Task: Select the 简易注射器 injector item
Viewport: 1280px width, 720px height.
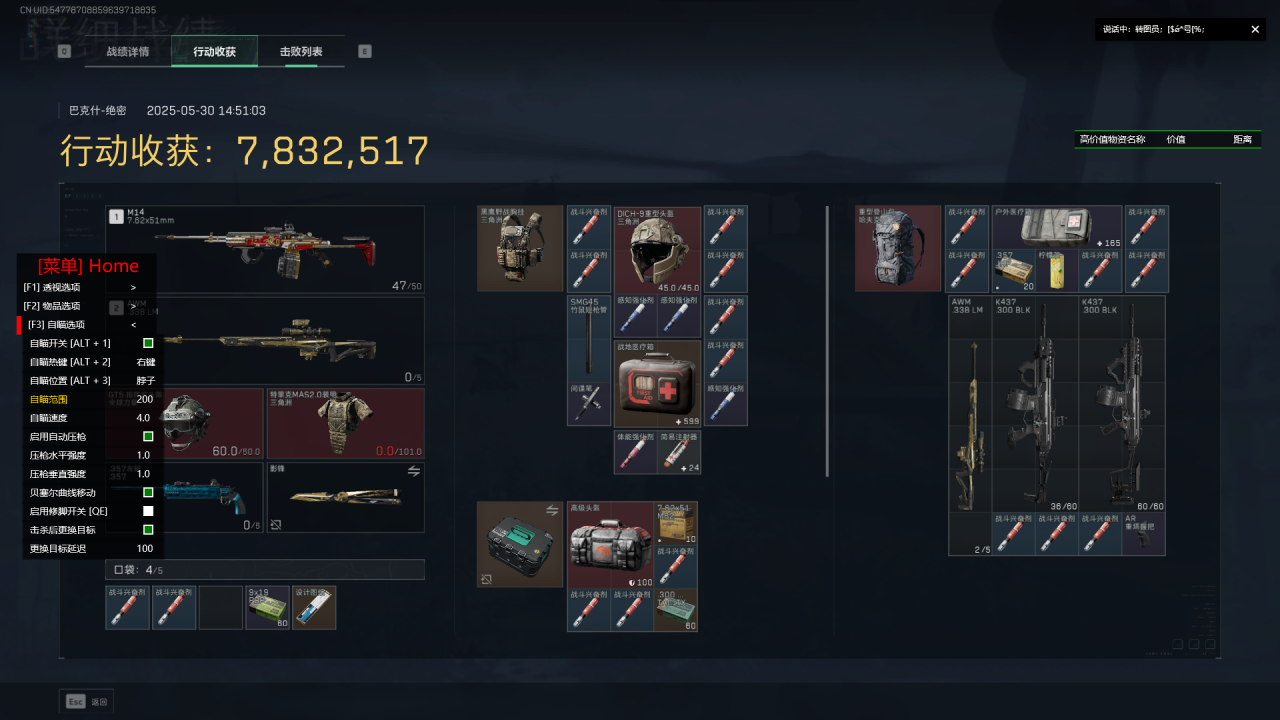Action: click(x=679, y=452)
